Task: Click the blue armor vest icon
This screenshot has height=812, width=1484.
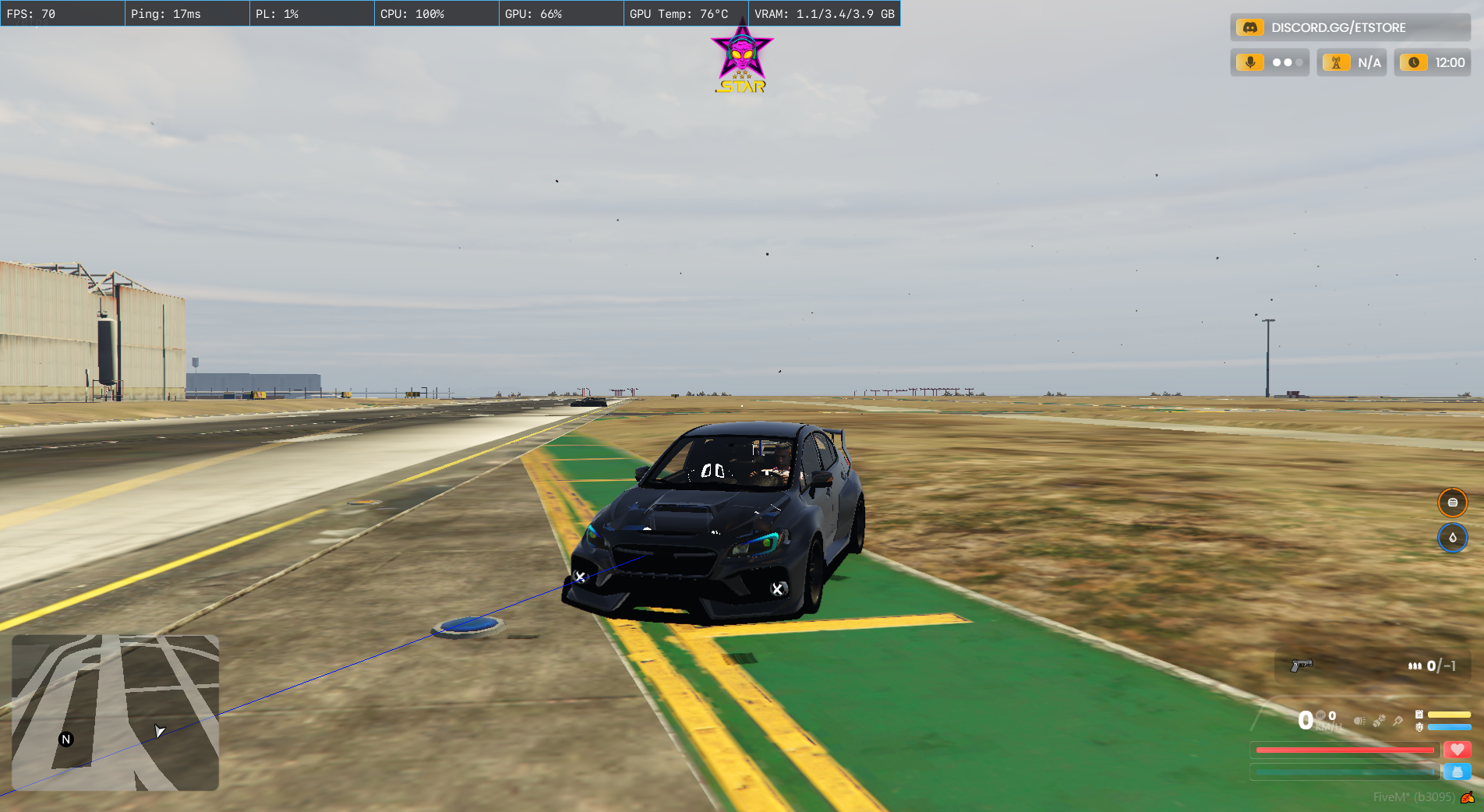Action: (1457, 771)
